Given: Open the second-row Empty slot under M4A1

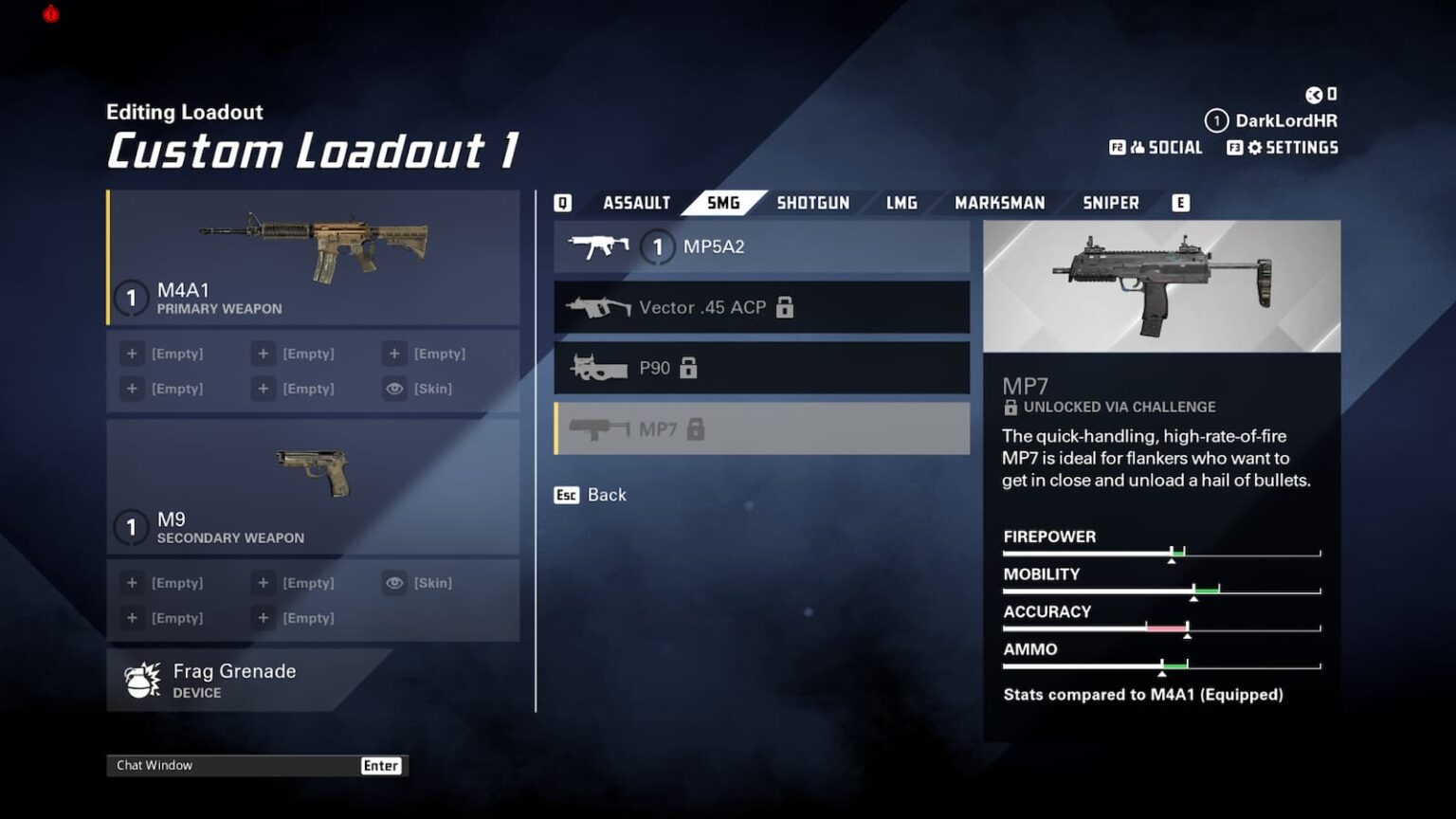Looking at the screenshot, I should [x=133, y=388].
